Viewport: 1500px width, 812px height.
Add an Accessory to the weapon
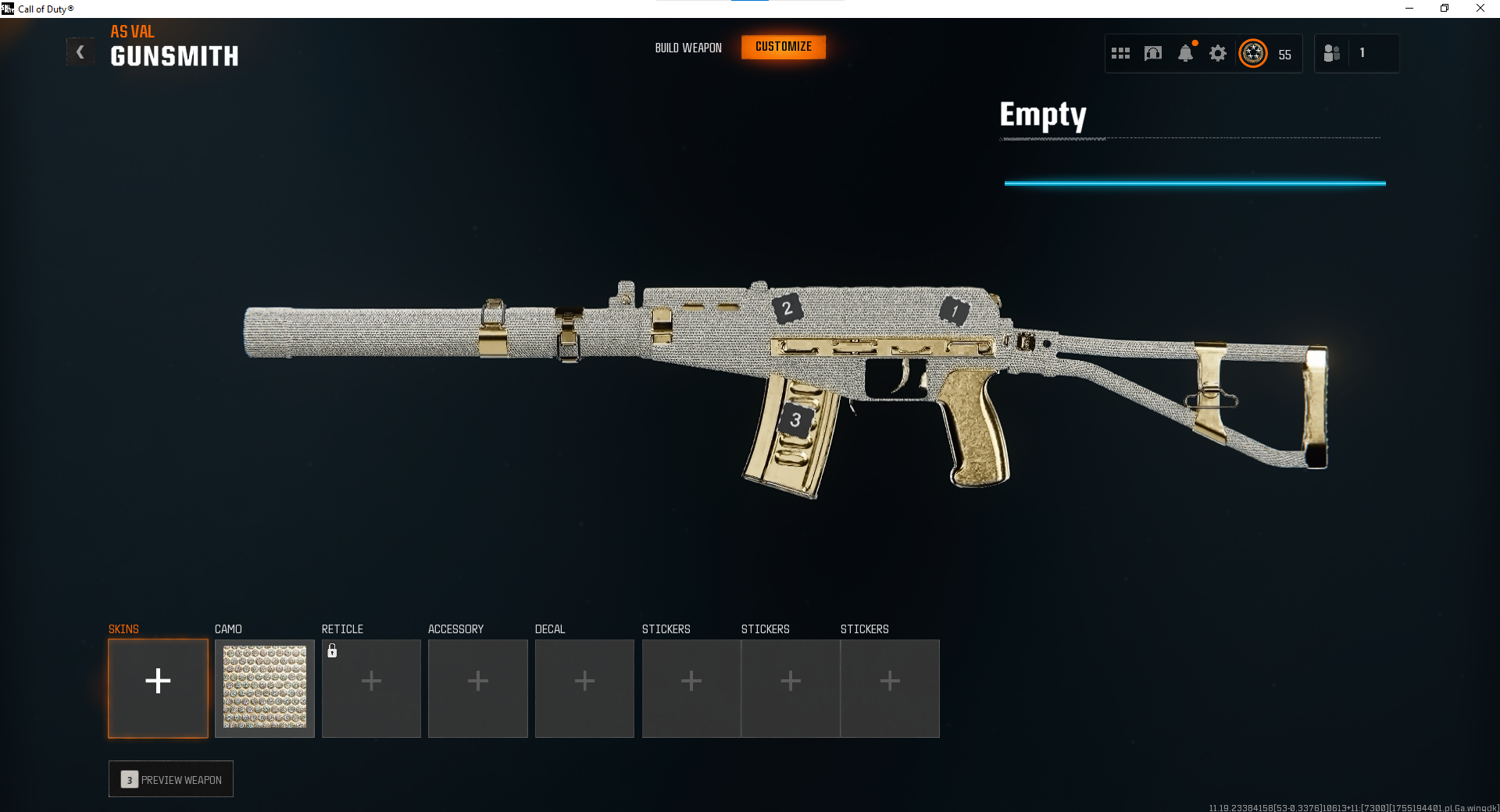coord(477,688)
